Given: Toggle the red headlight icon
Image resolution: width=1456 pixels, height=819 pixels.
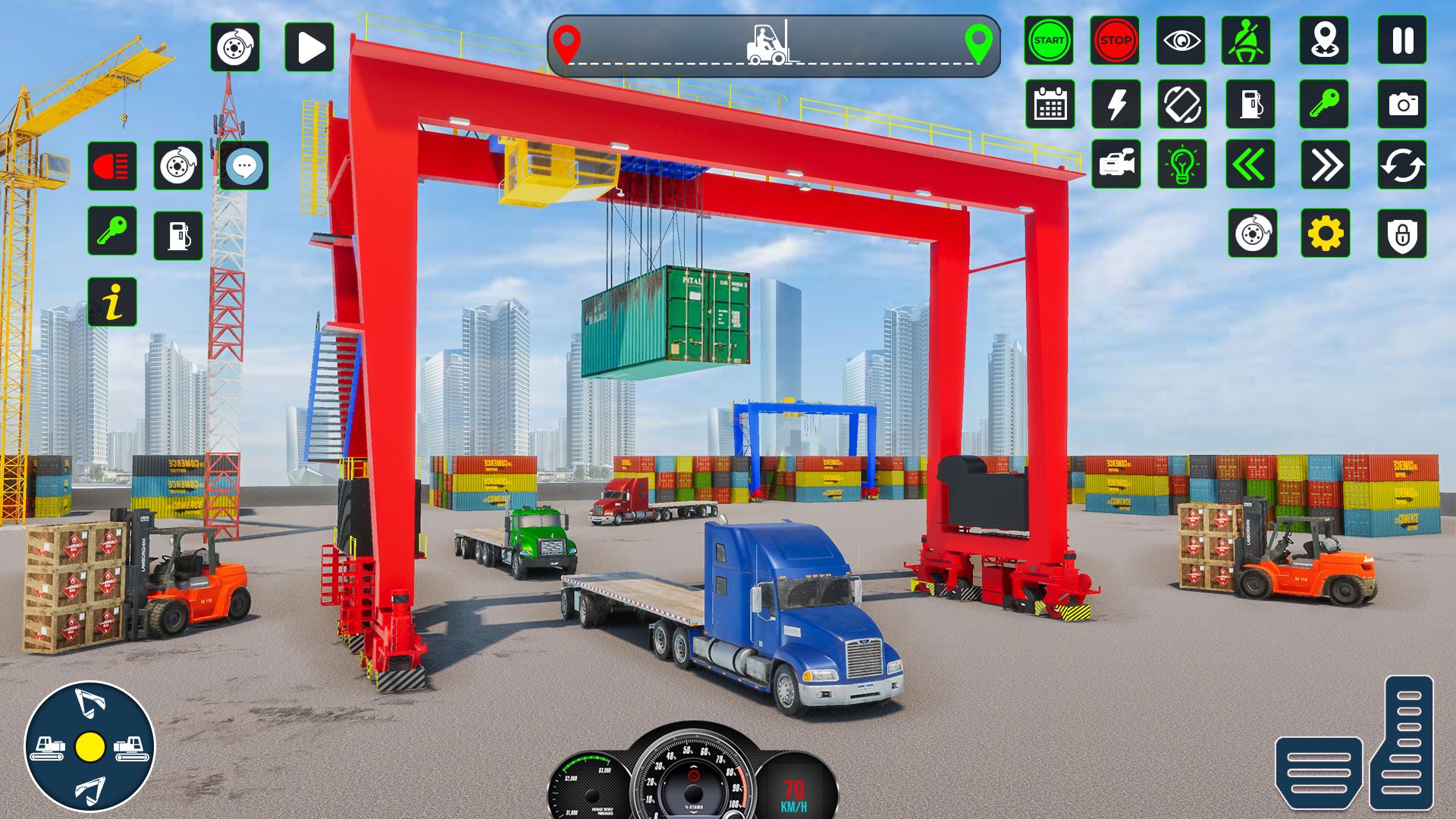Looking at the screenshot, I should tap(112, 165).
